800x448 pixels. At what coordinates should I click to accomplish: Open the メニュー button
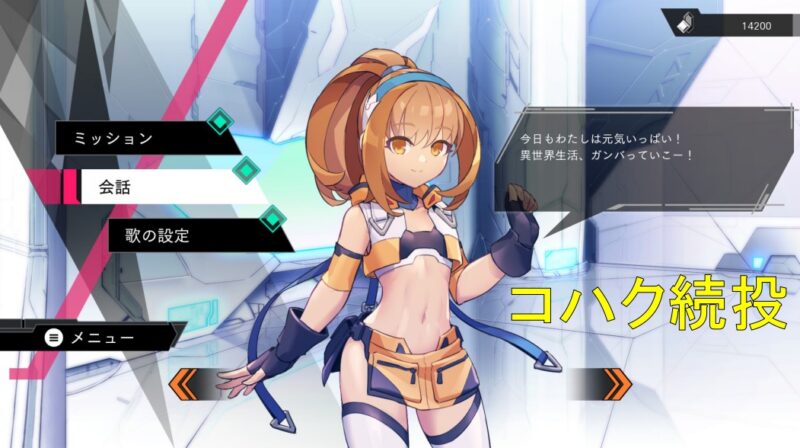[90, 337]
